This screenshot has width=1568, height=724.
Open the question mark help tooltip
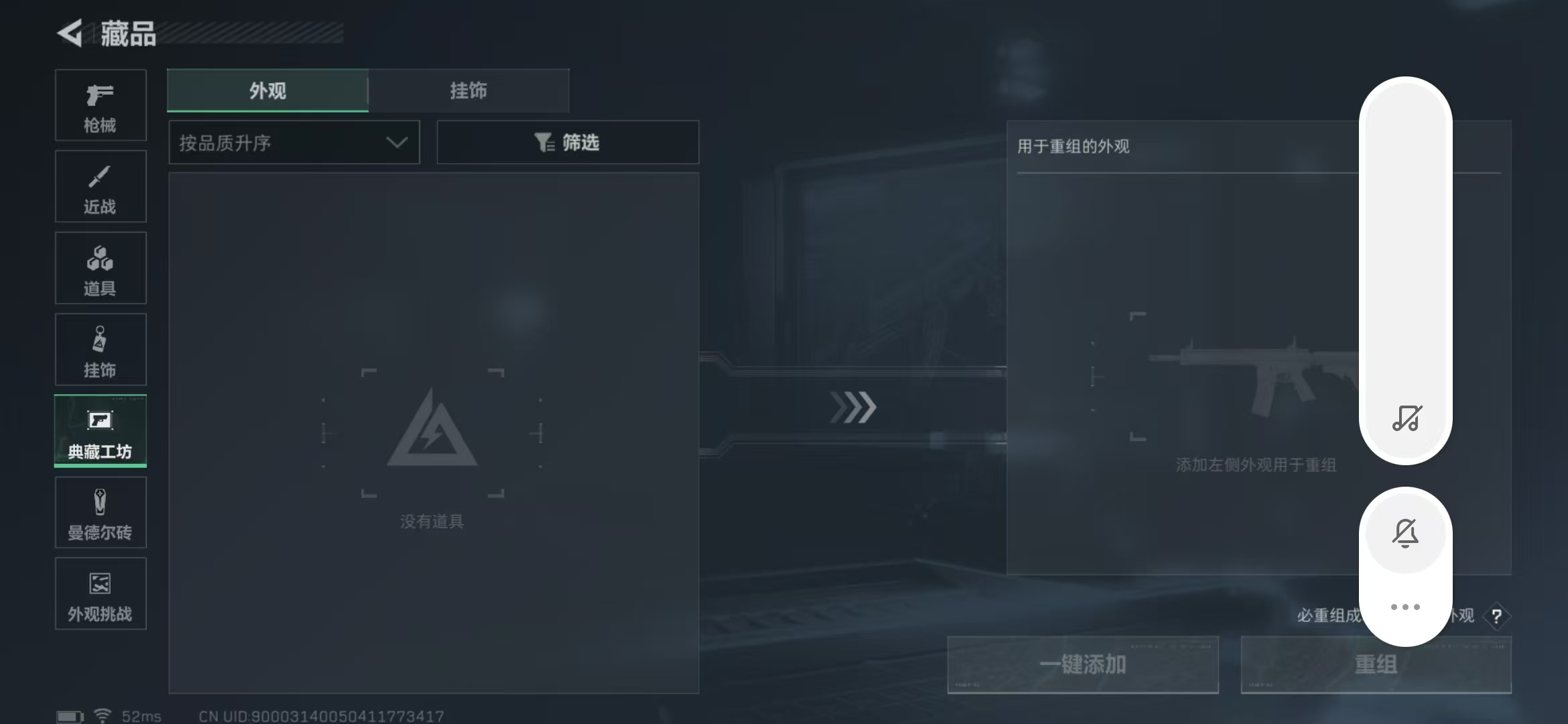(1497, 615)
